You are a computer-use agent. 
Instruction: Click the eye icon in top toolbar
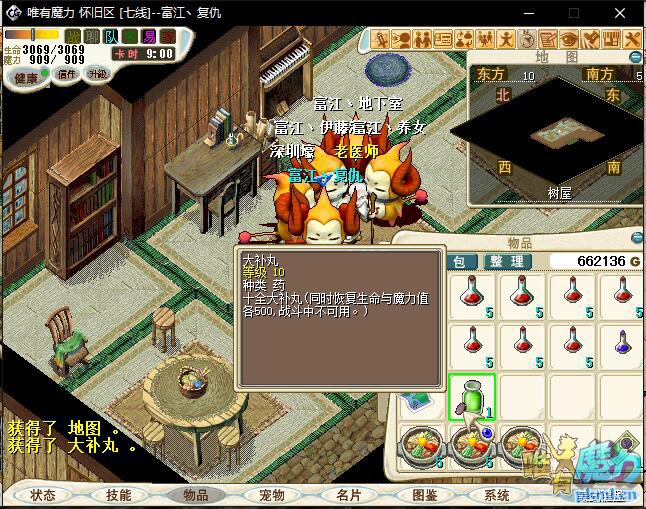[x=569, y=40]
